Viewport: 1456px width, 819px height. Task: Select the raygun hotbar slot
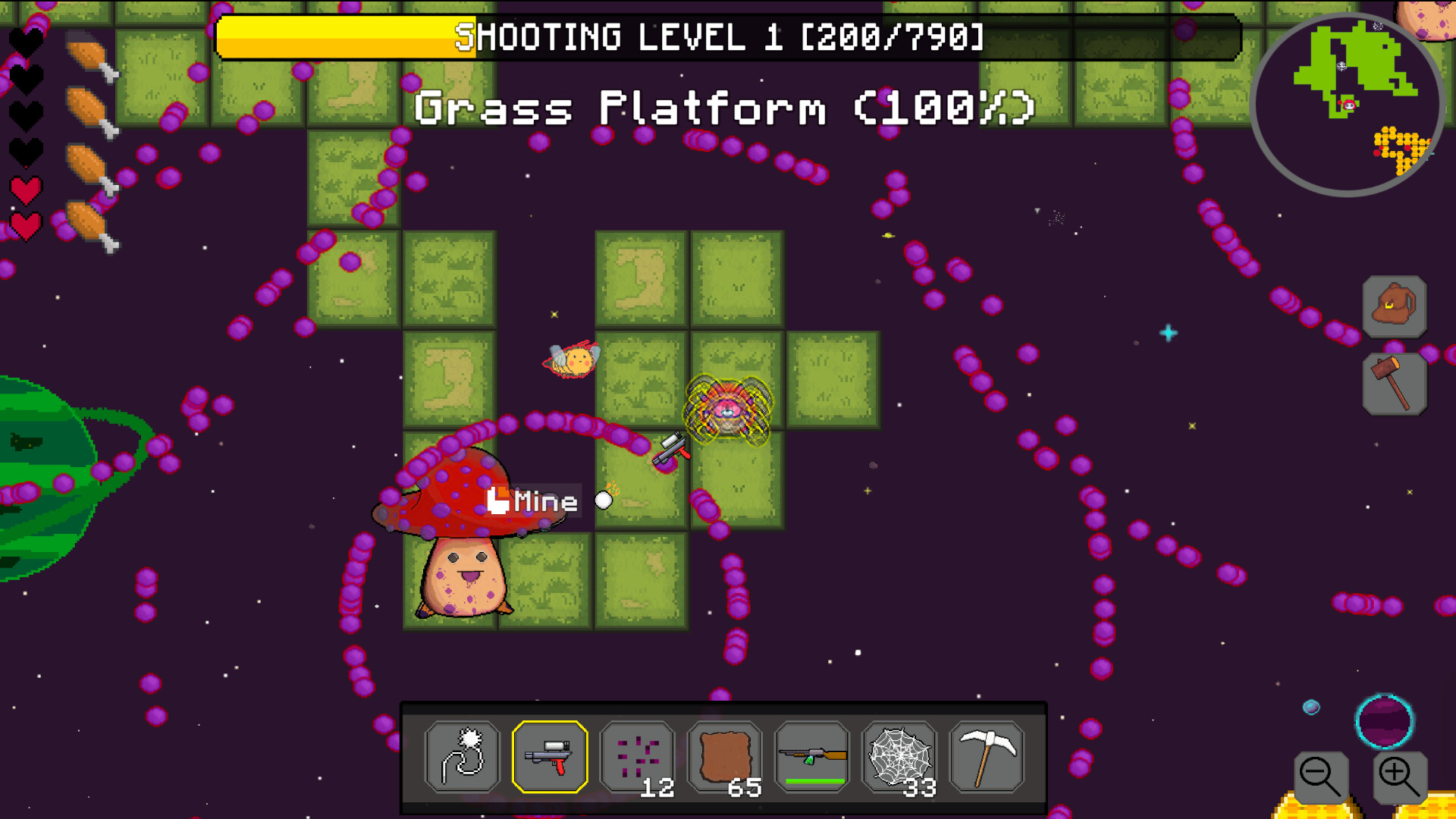pyautogui.click(x=551, y=757)
